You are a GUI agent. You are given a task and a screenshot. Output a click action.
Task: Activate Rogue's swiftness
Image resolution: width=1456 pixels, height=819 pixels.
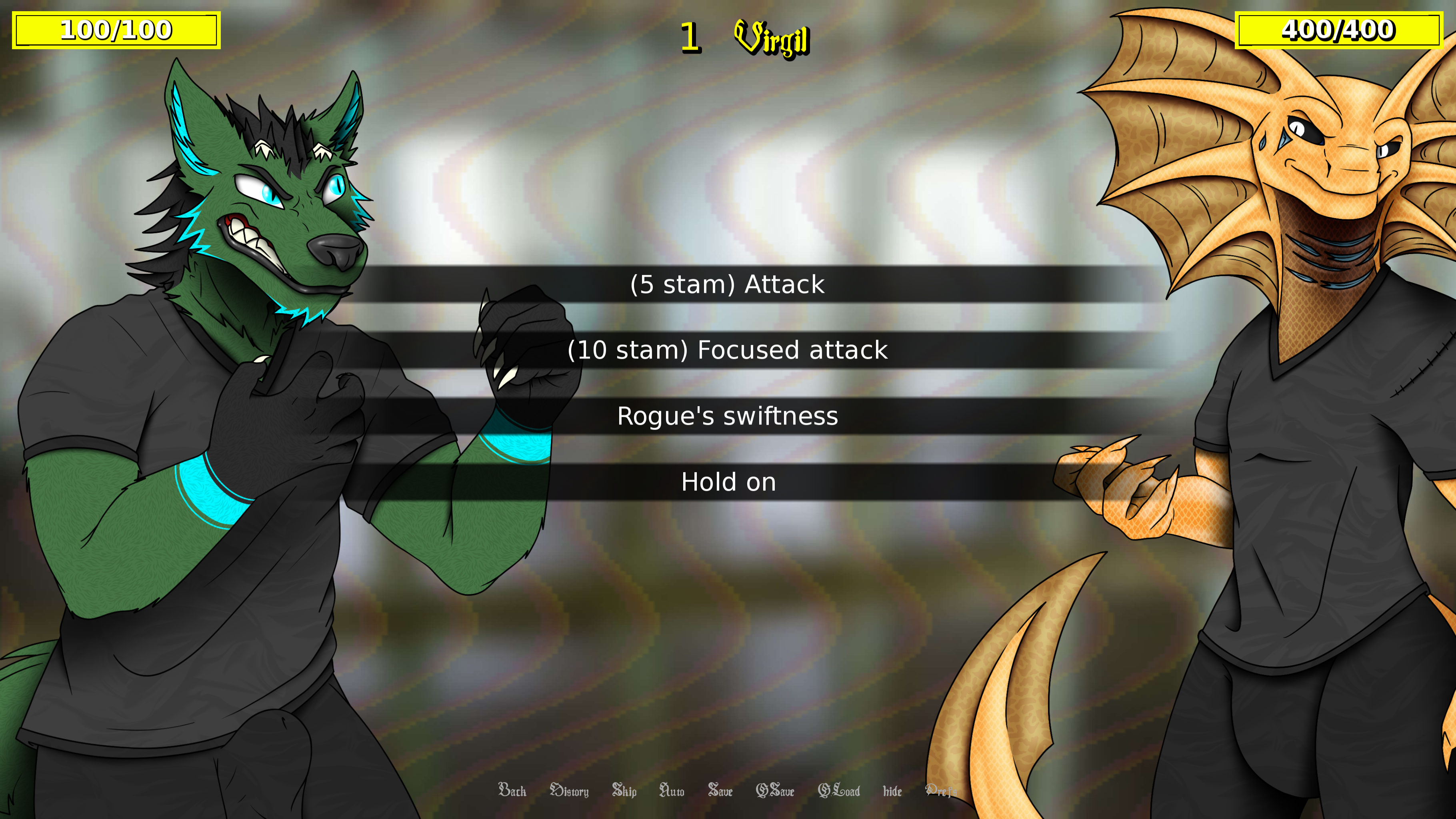(x=728, y=417)
